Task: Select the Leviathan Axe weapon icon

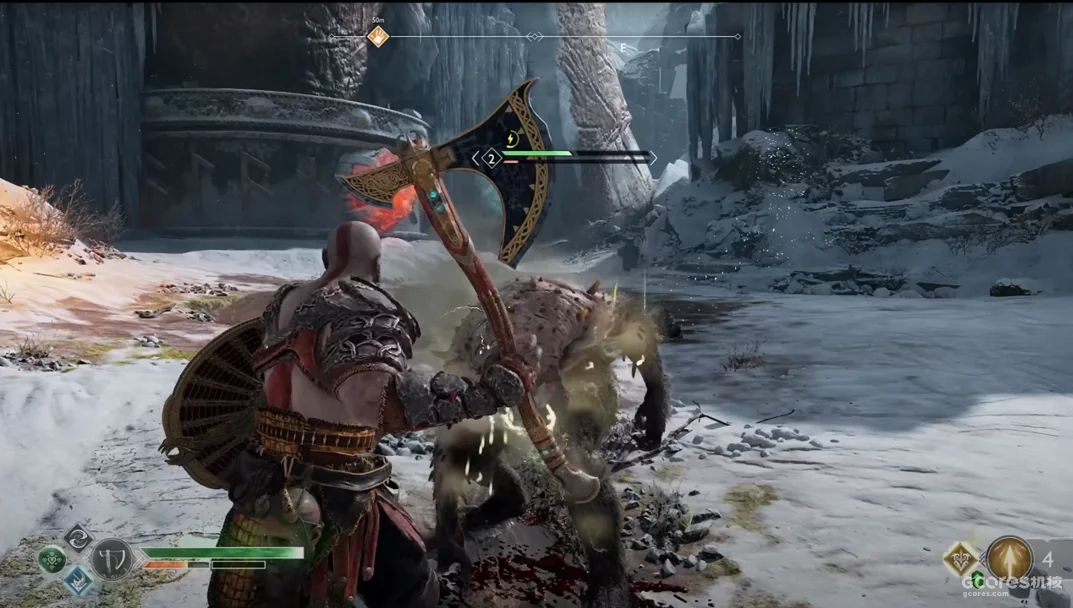Action: click(x=112, y=558)
